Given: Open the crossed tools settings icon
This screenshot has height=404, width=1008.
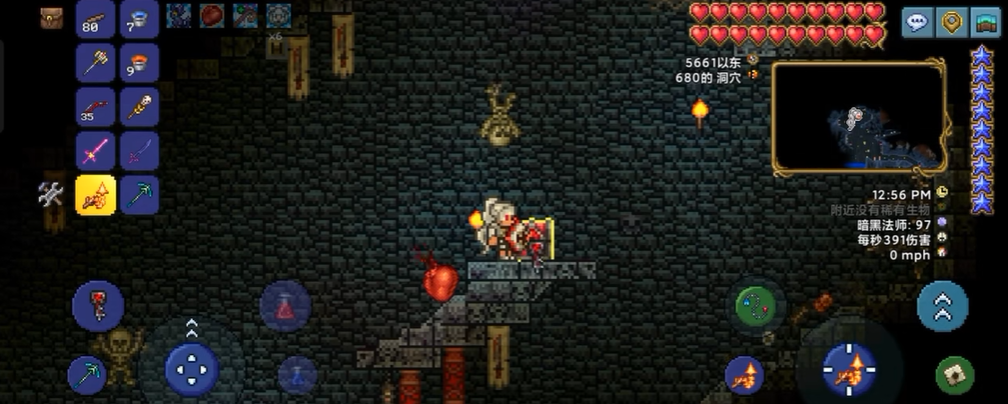Looking at the screenshot, I should pyautogui.click(x=51, y=194).
